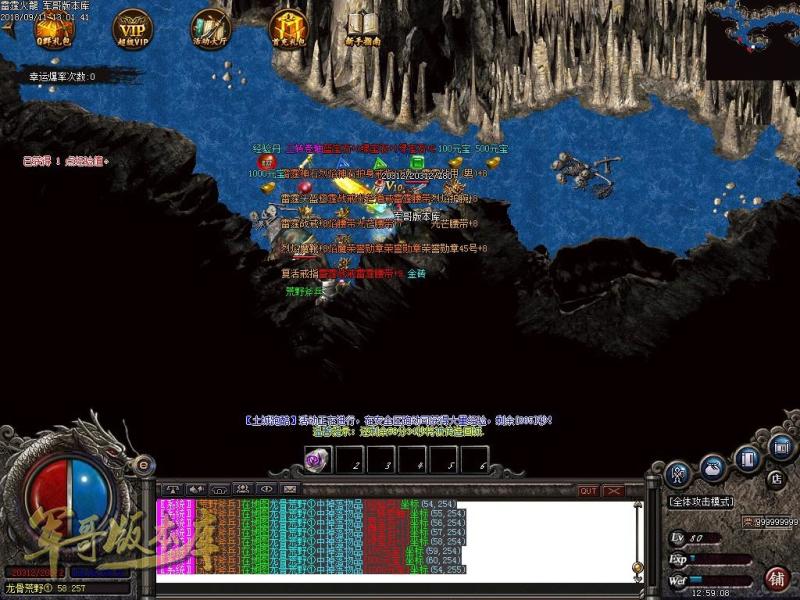Screen dimensions: 800x600
Task: Open the 新手指南 beginner guide book
Action: pyautogui.click(x=364, y=27)
